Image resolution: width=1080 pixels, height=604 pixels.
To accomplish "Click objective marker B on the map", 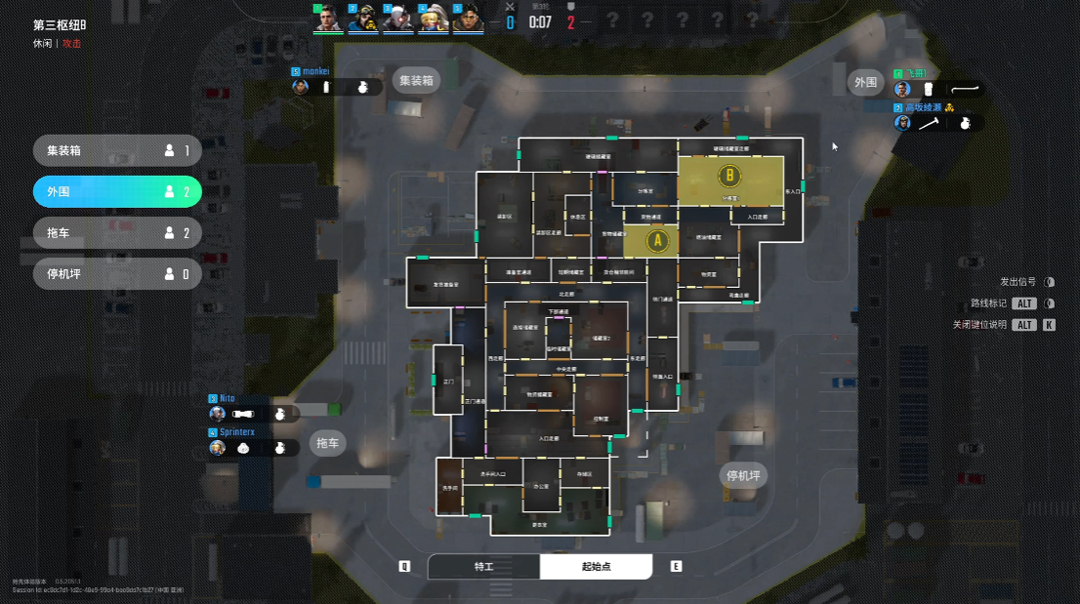I will (729, 177).
